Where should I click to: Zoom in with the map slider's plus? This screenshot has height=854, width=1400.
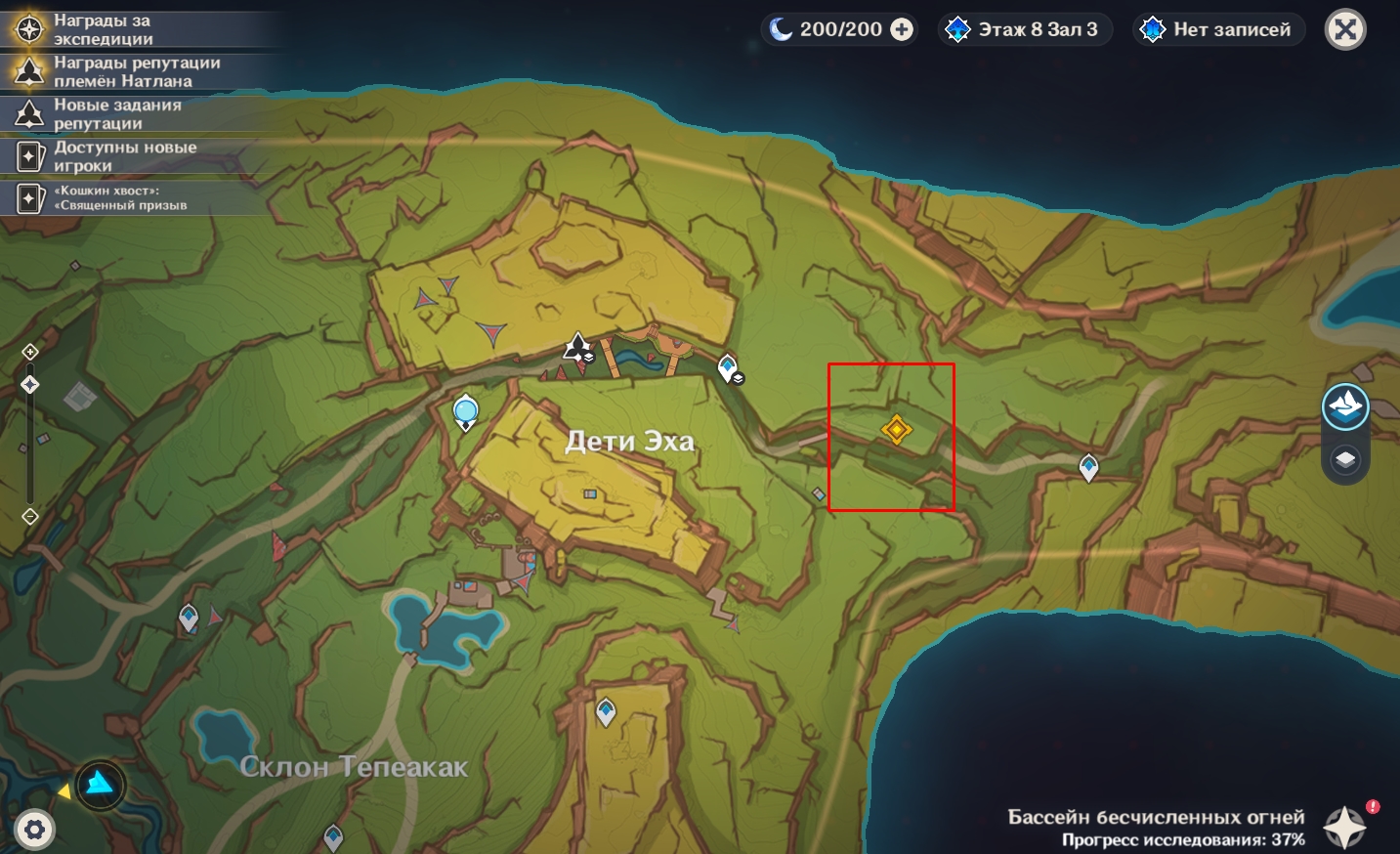(30, 352)
